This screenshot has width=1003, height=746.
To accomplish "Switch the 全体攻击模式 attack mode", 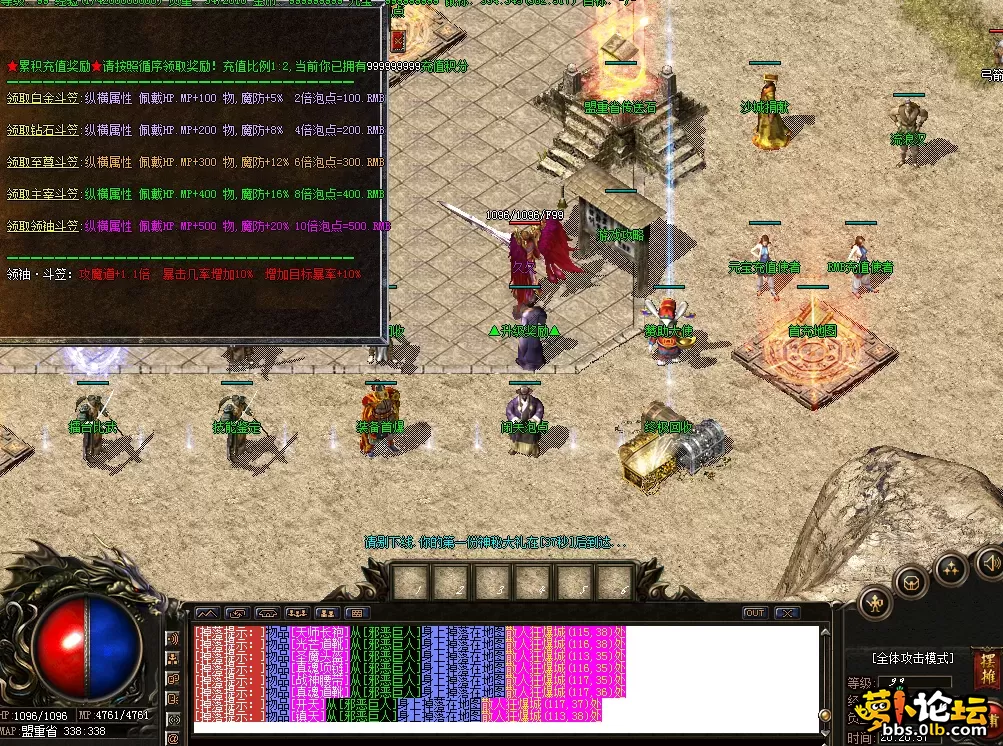I will click(x=913, y=658).
